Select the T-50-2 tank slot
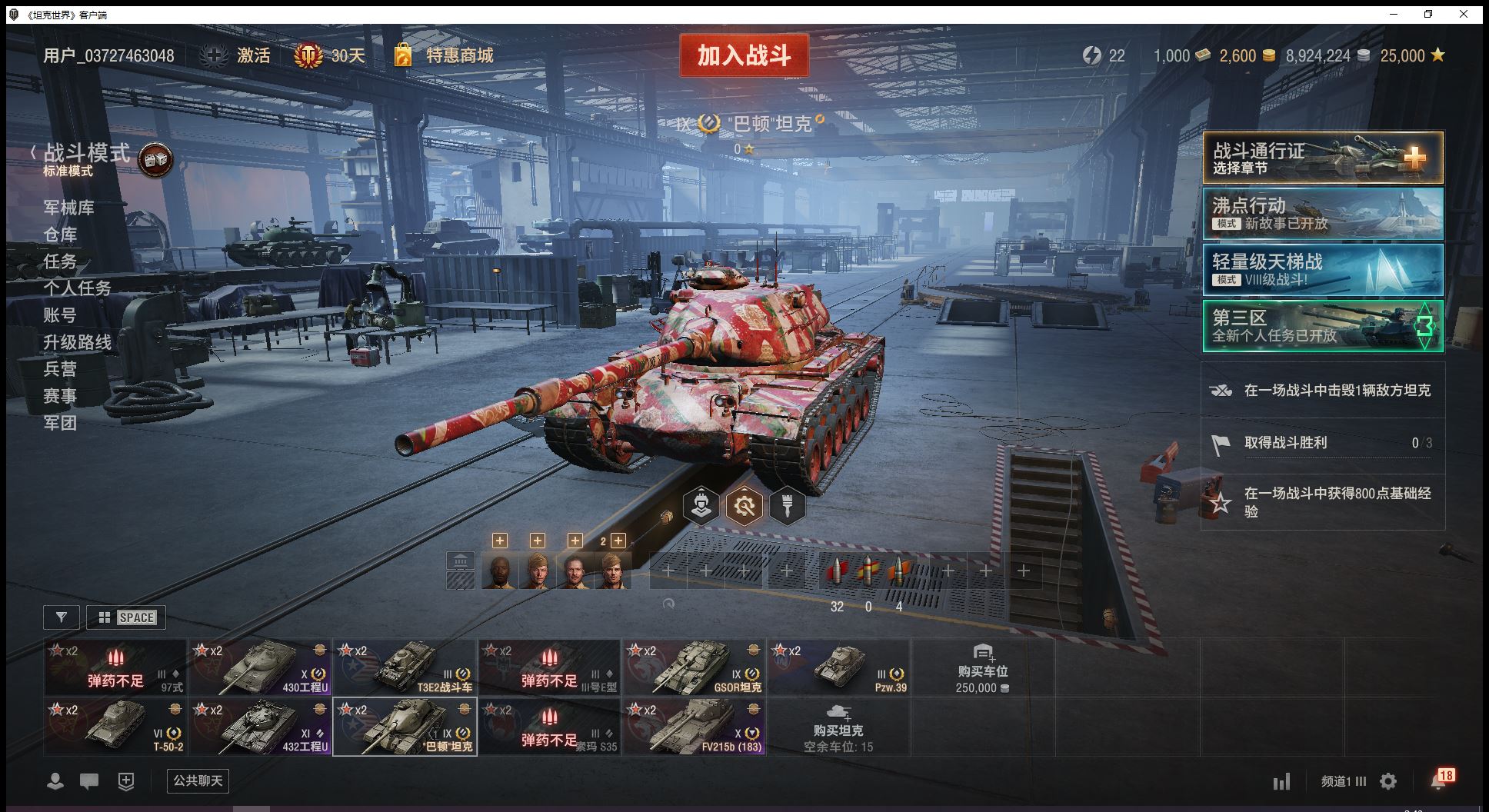 (115, 727)
